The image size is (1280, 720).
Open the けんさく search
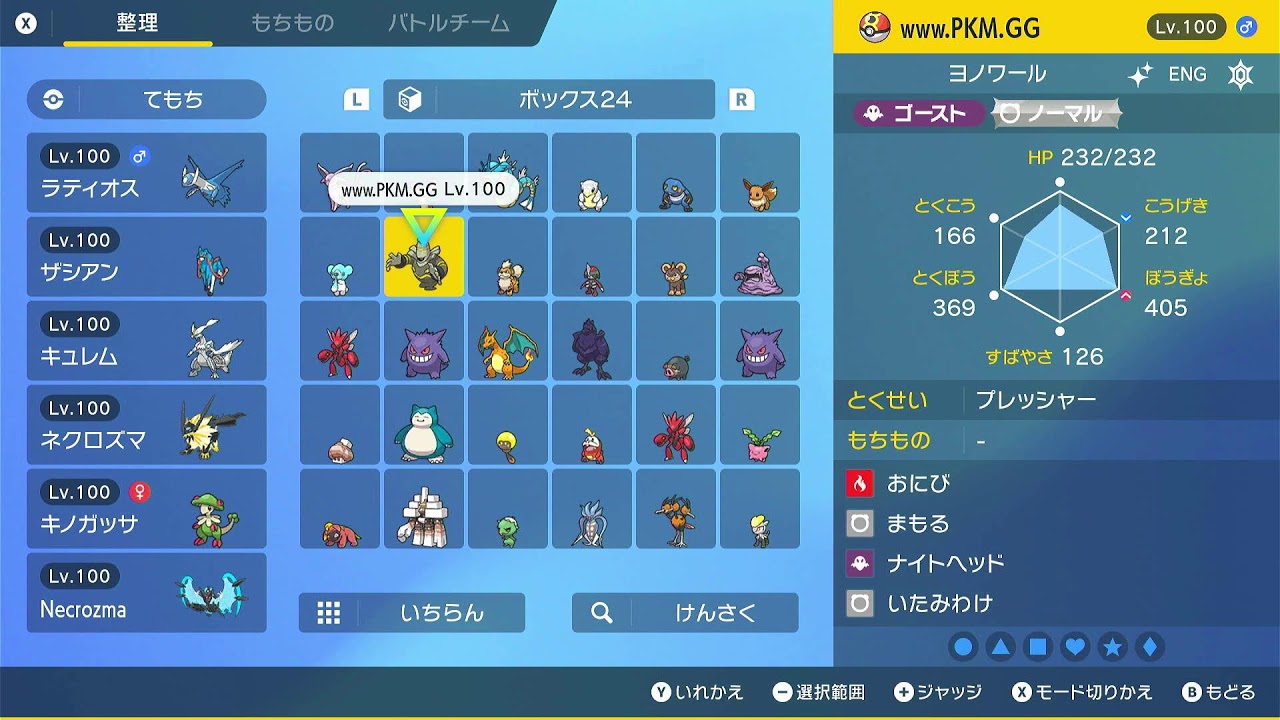coord(684,613)
